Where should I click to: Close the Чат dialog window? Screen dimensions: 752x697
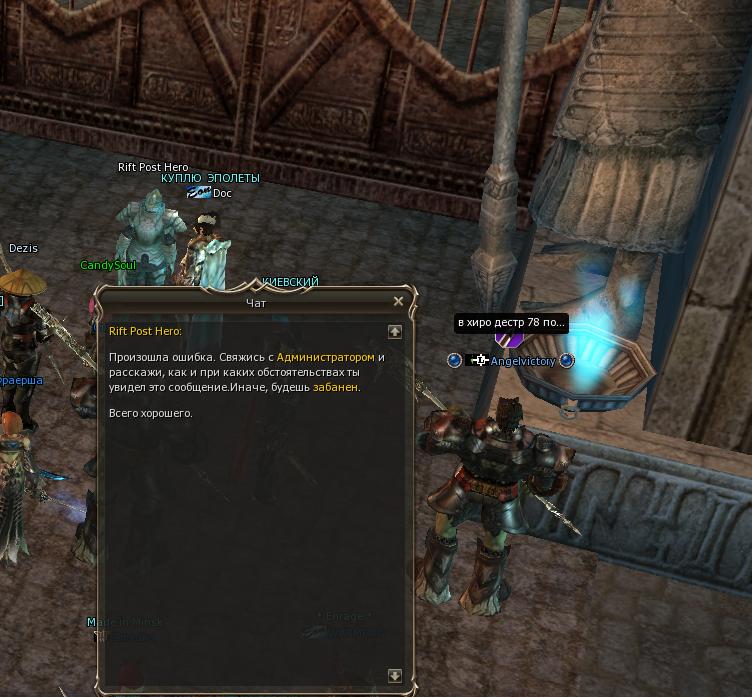[398, 301]
